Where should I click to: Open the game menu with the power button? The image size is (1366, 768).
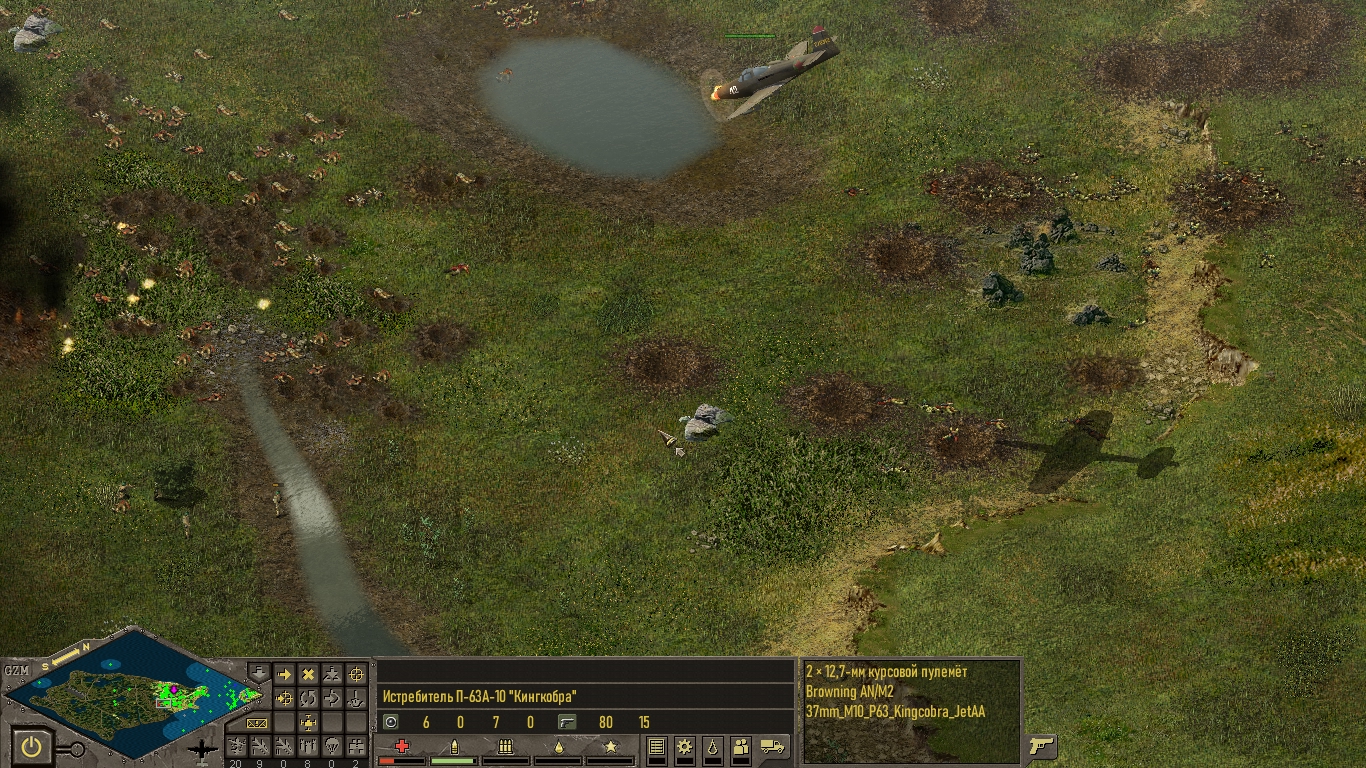click(x=32, y=746)
